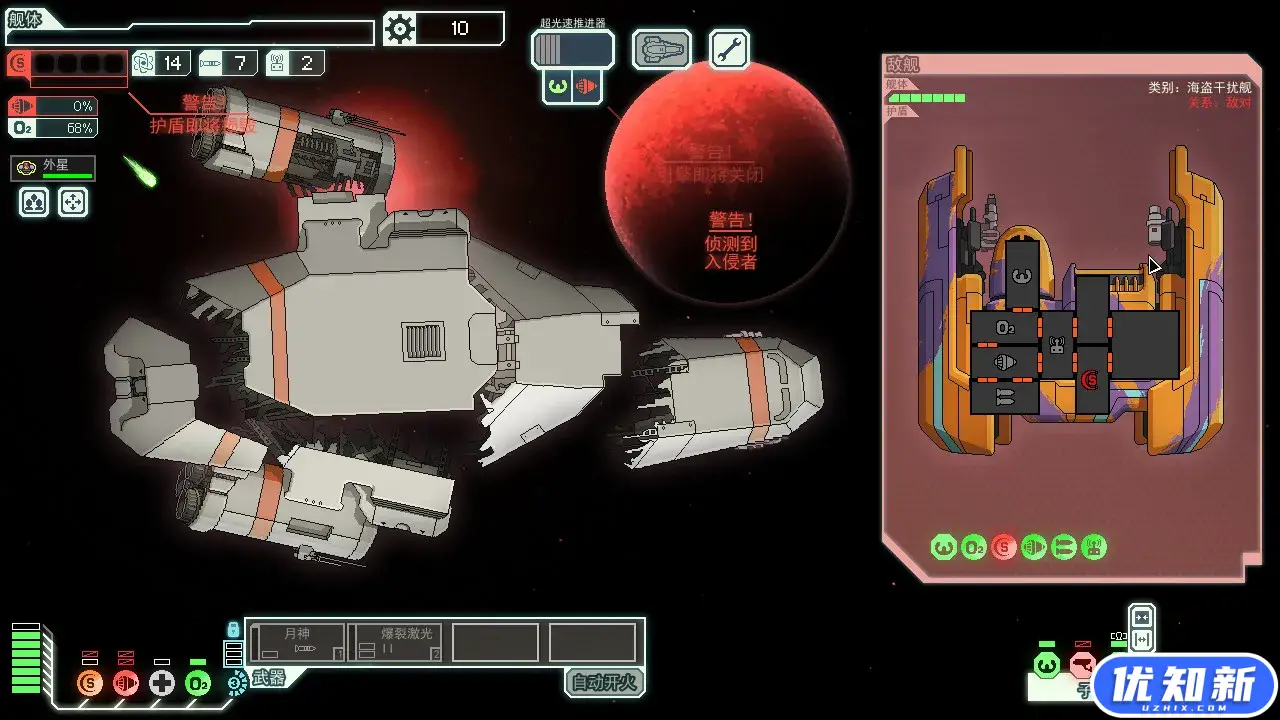This screenshot has height=720, width=1280.
Task: Toggle the auto-fire button
Action: pyautogui.click(x=604, y=683)
